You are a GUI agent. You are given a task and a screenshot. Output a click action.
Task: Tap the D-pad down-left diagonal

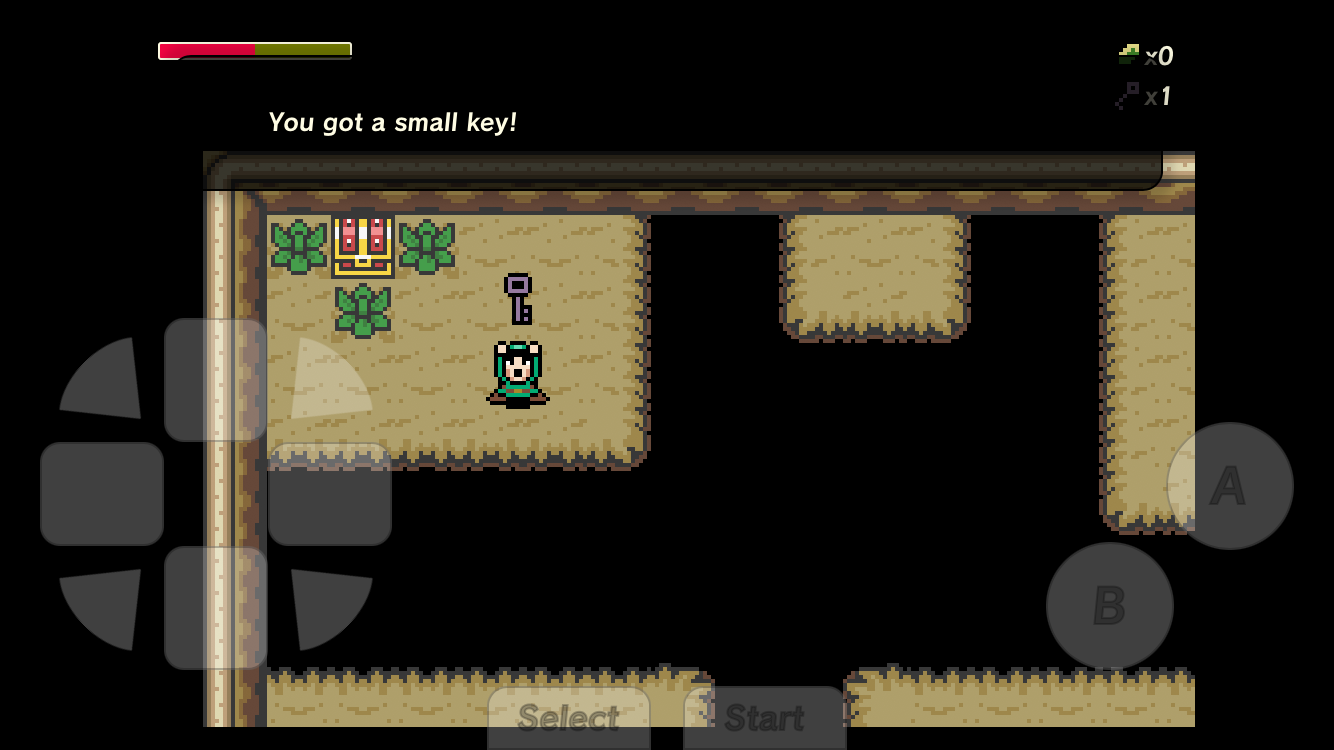(108, 603)
